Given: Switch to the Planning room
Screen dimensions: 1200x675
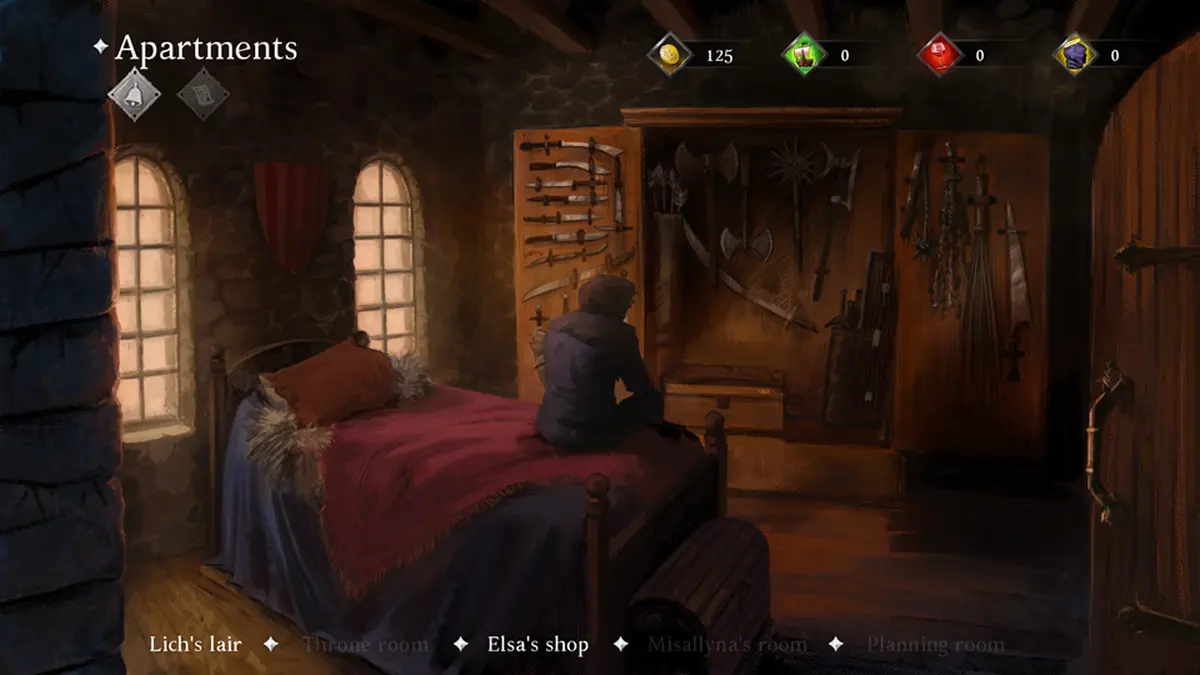Looking at the screenshot, I should point(935,644).
